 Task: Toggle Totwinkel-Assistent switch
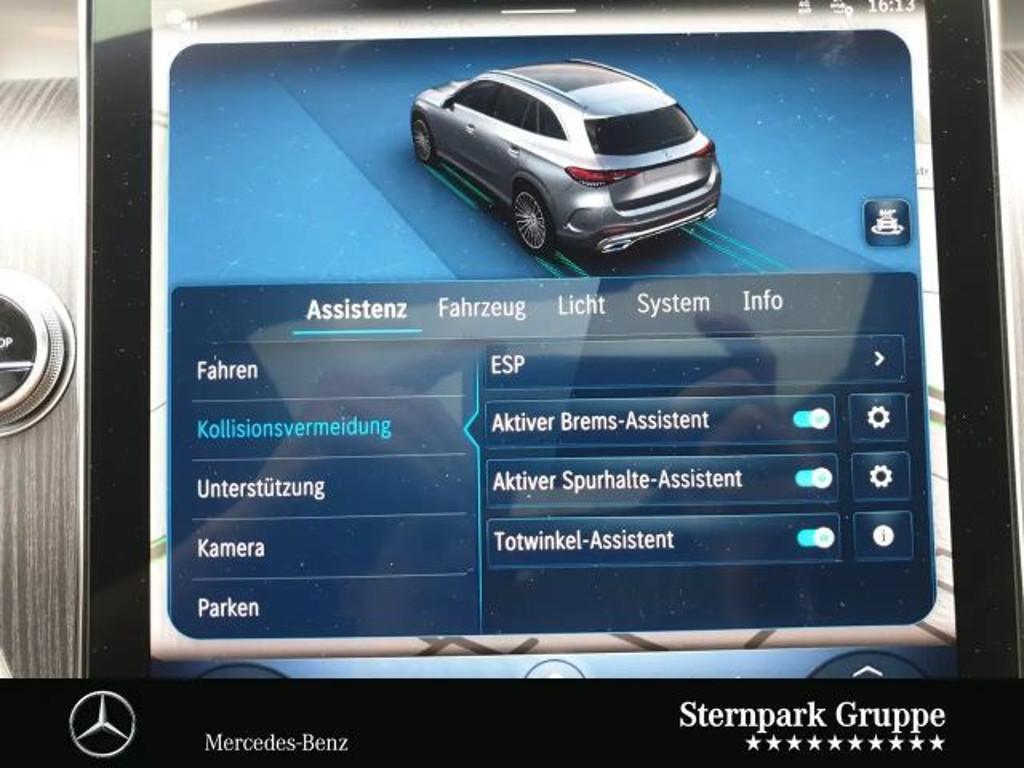tap(816, 538)
